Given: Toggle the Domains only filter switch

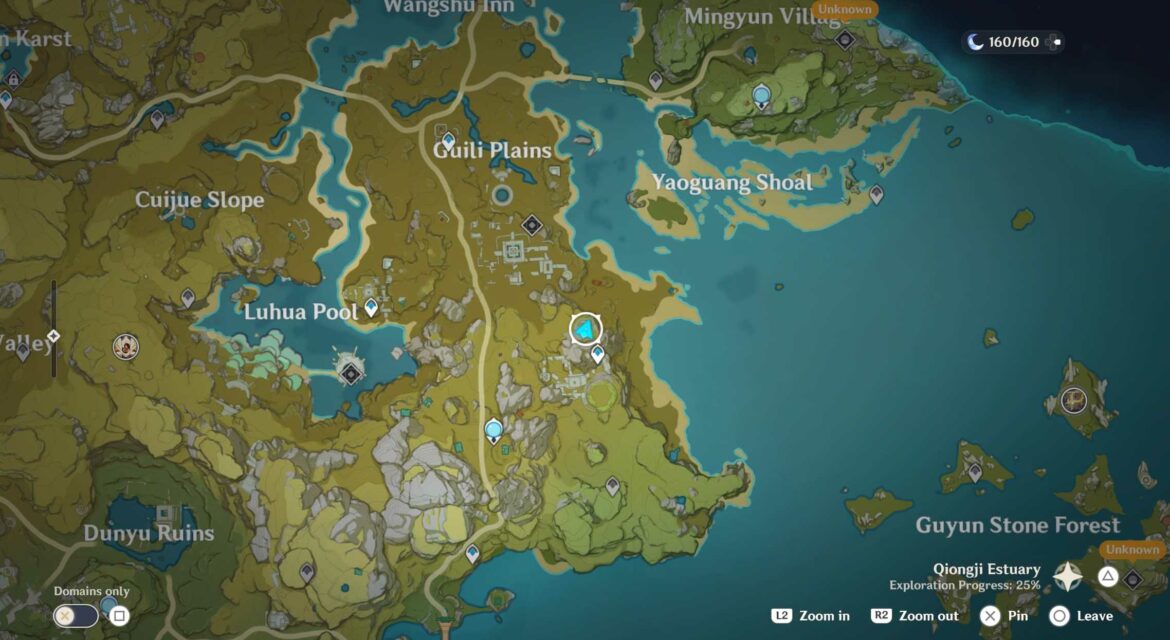Looking at the screenshot, I should (76, 615).
